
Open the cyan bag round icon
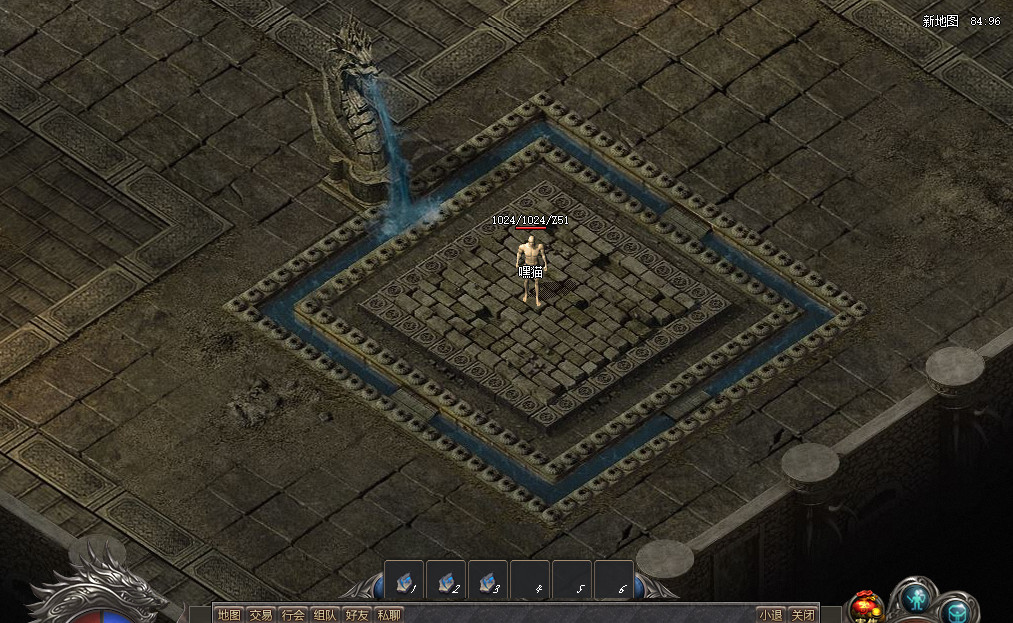pyautogui.click(x=957, y=609)
